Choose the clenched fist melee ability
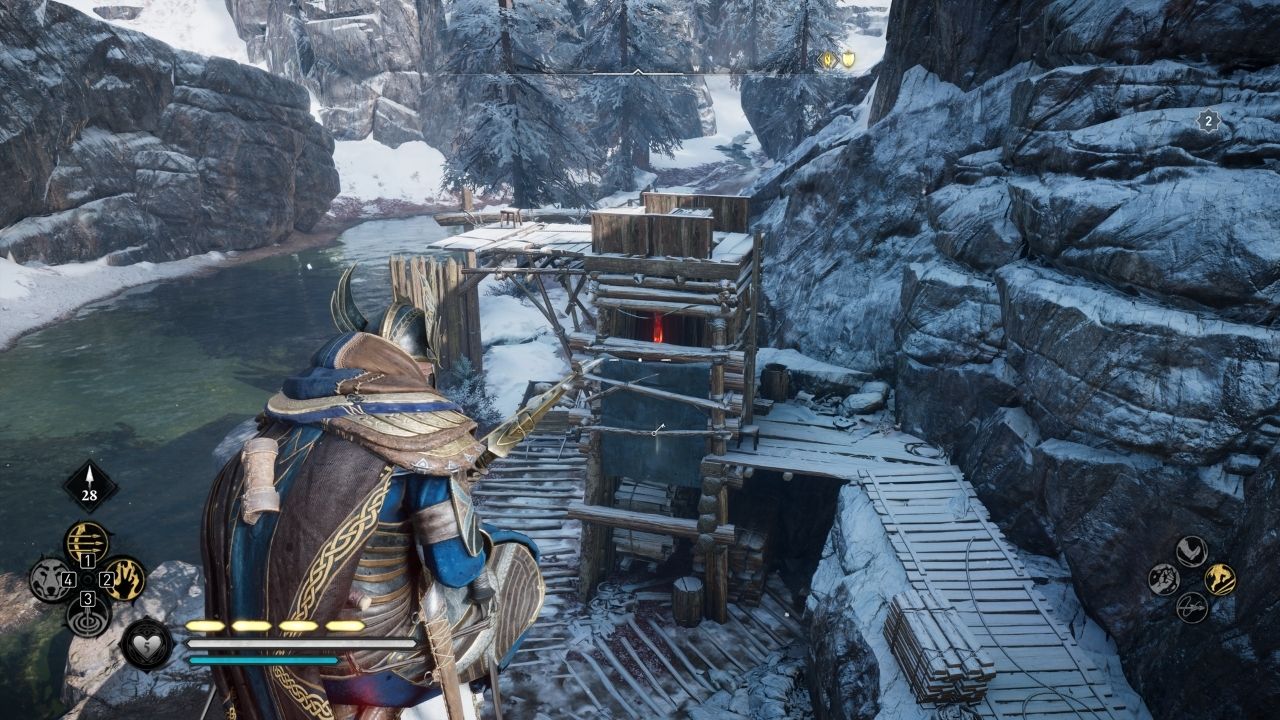 coord(1163,579)
